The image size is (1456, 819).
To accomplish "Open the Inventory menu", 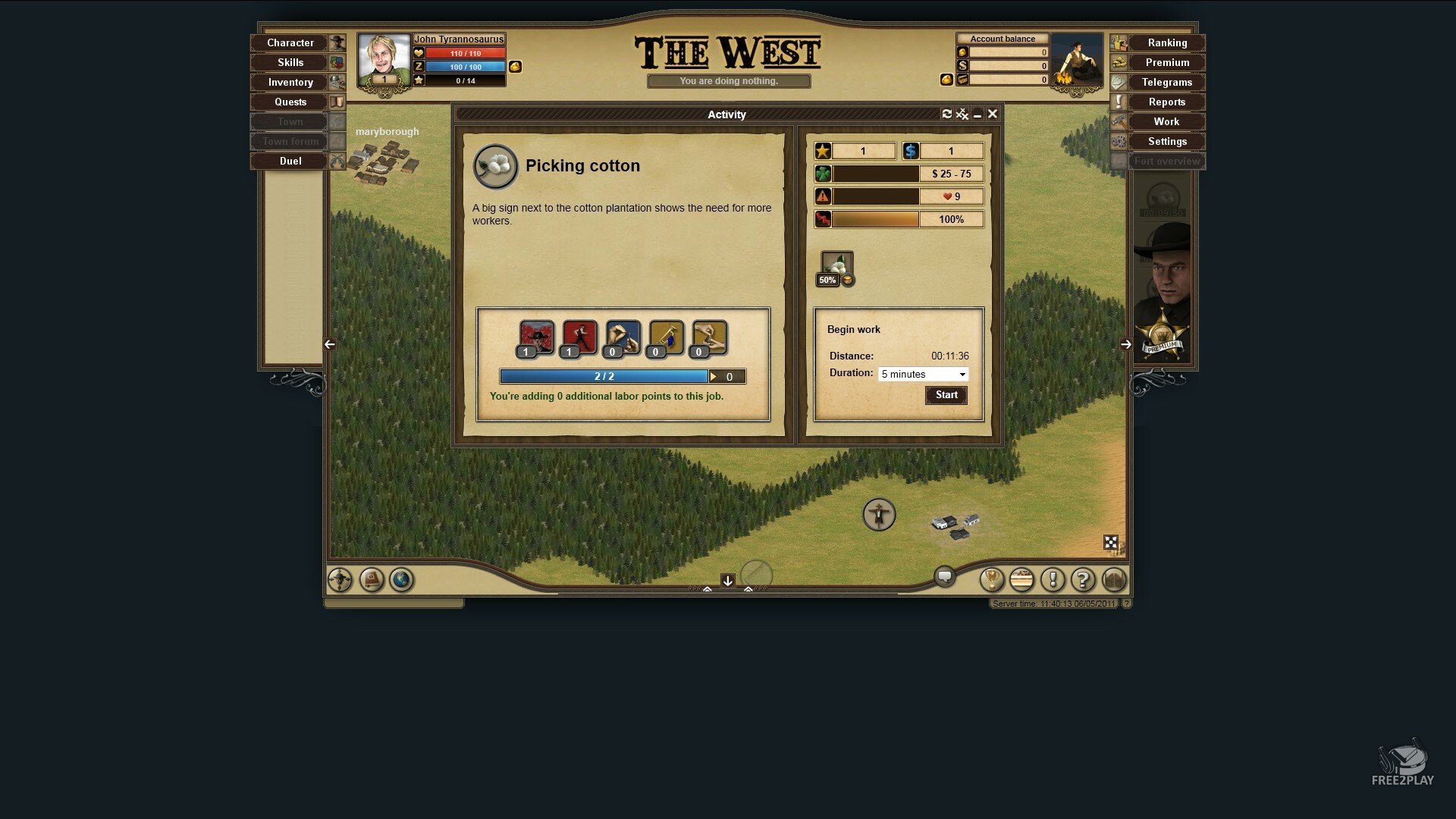I will (x=290, y=83).
